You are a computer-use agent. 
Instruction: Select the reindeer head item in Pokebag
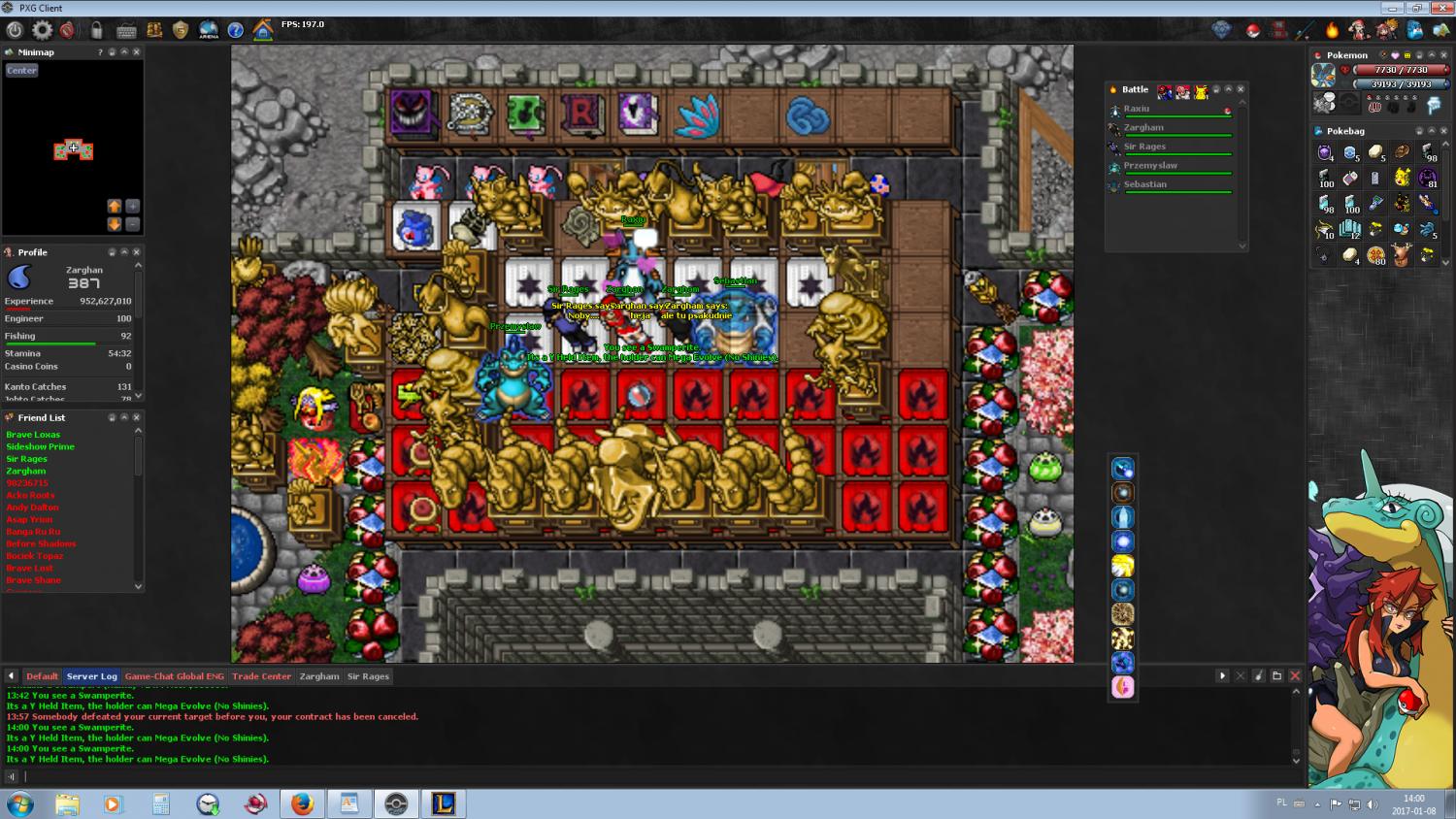1401,255
